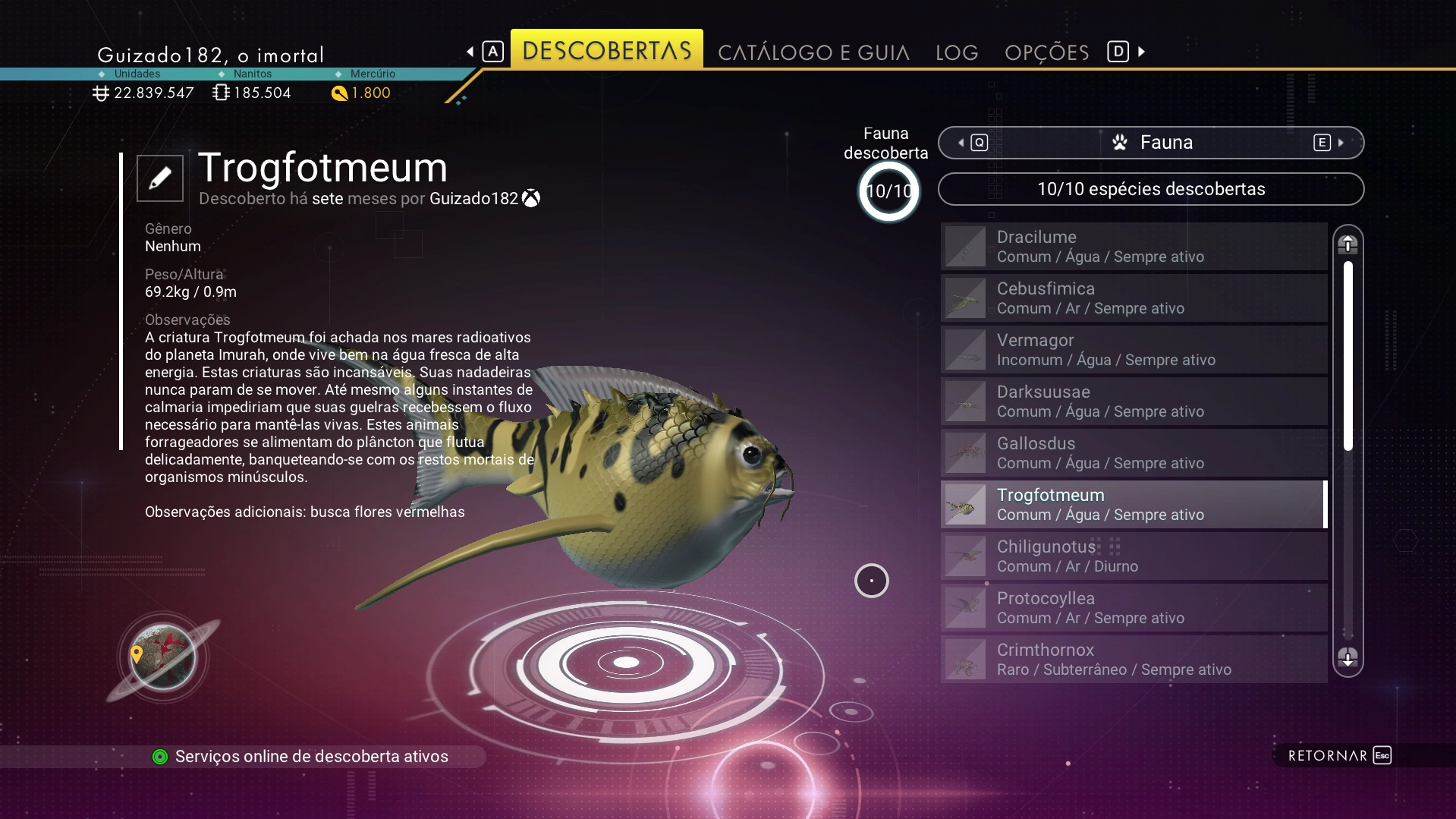Select the highlighted Trogfotmeum row

(x=1134, y=505)
